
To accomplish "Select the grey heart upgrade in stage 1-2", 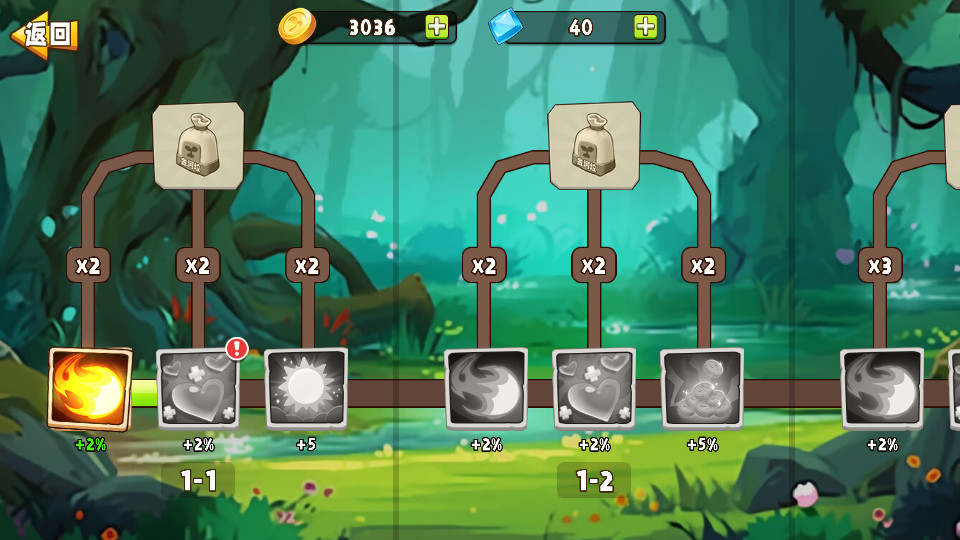I will [594, 389].
